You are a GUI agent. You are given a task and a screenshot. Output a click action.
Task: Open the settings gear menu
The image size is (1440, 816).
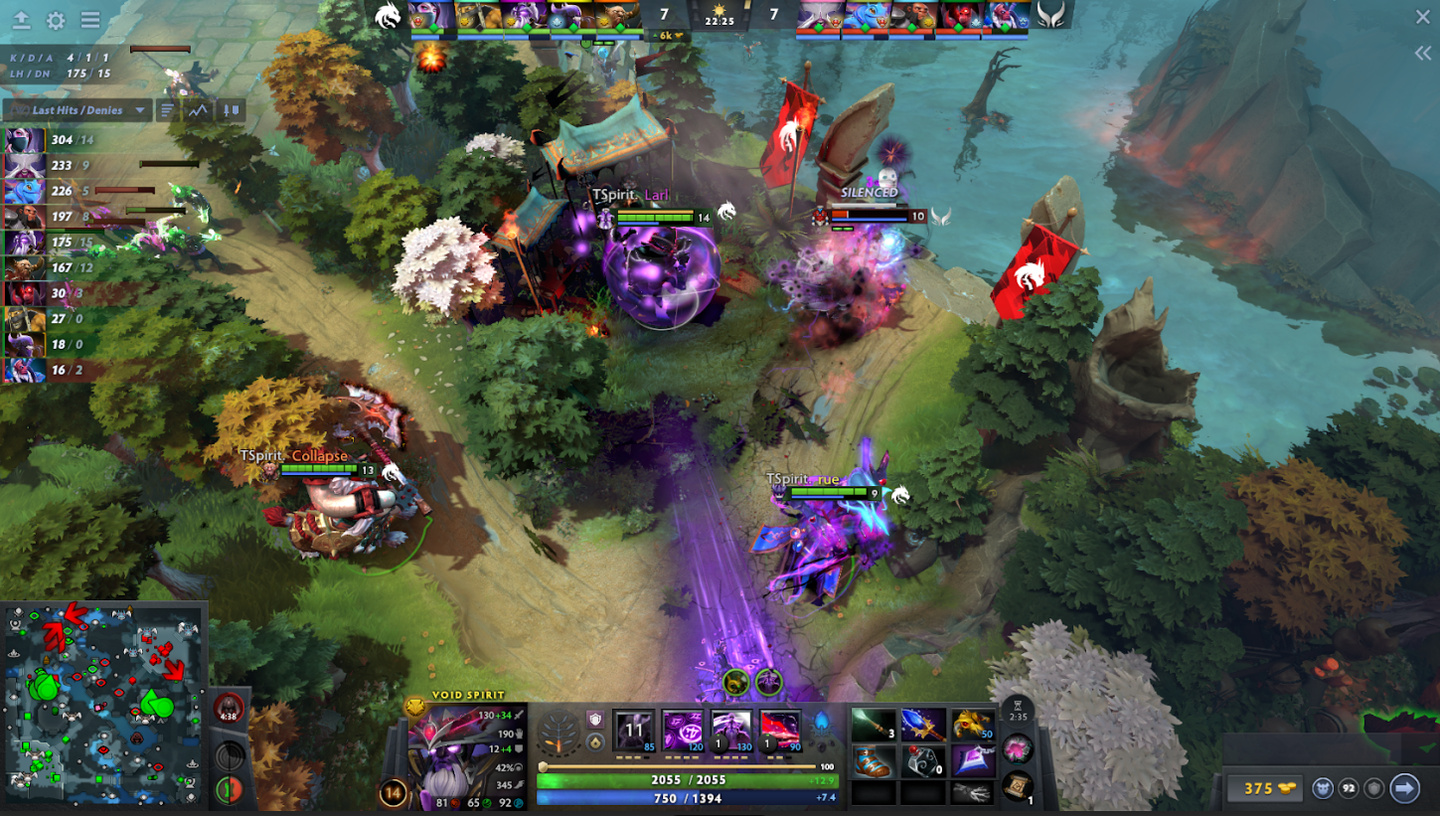(56, 20)
